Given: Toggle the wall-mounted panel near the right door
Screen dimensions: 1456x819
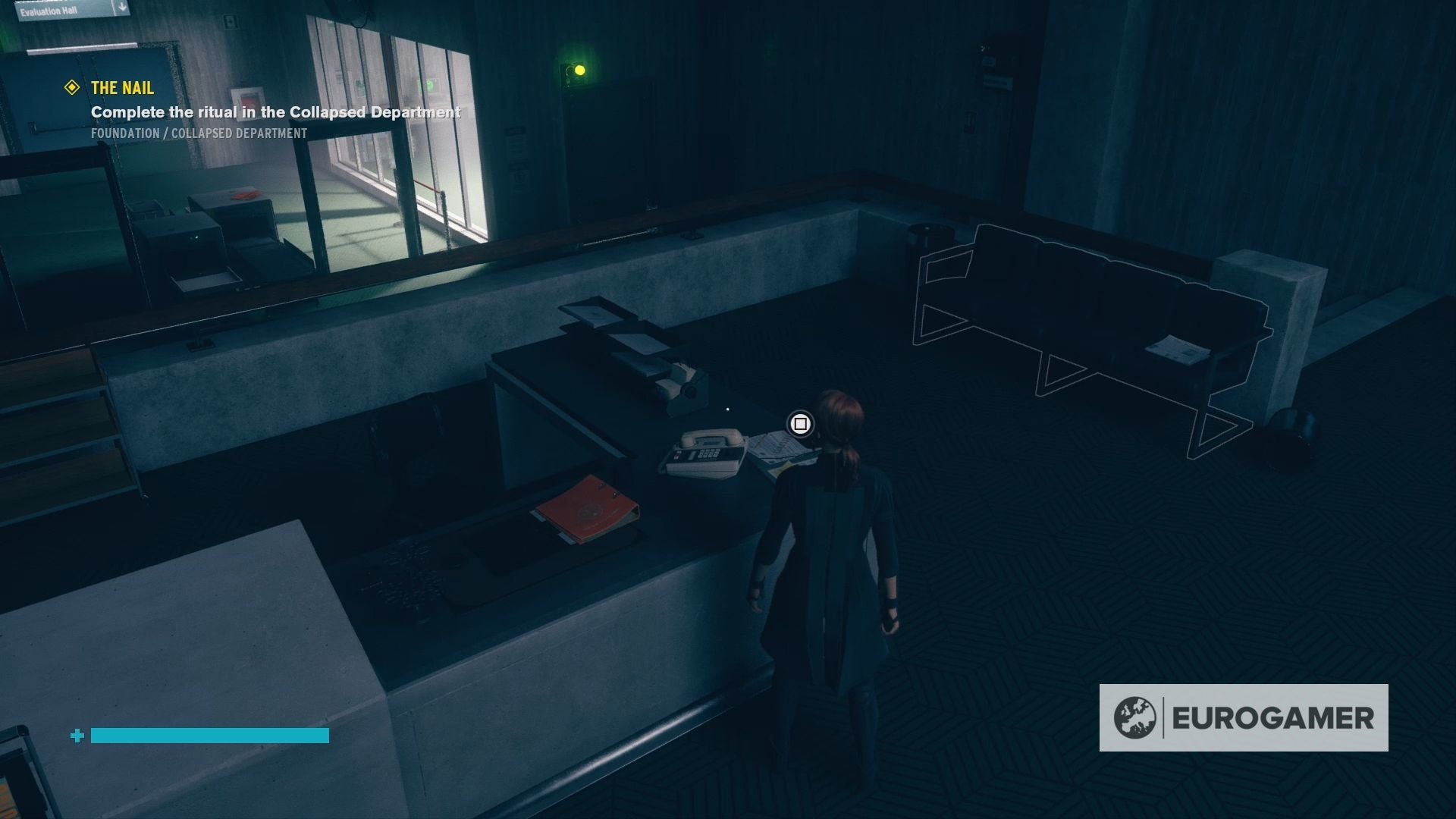Looking at the screenshot, I should pos(993,64).
